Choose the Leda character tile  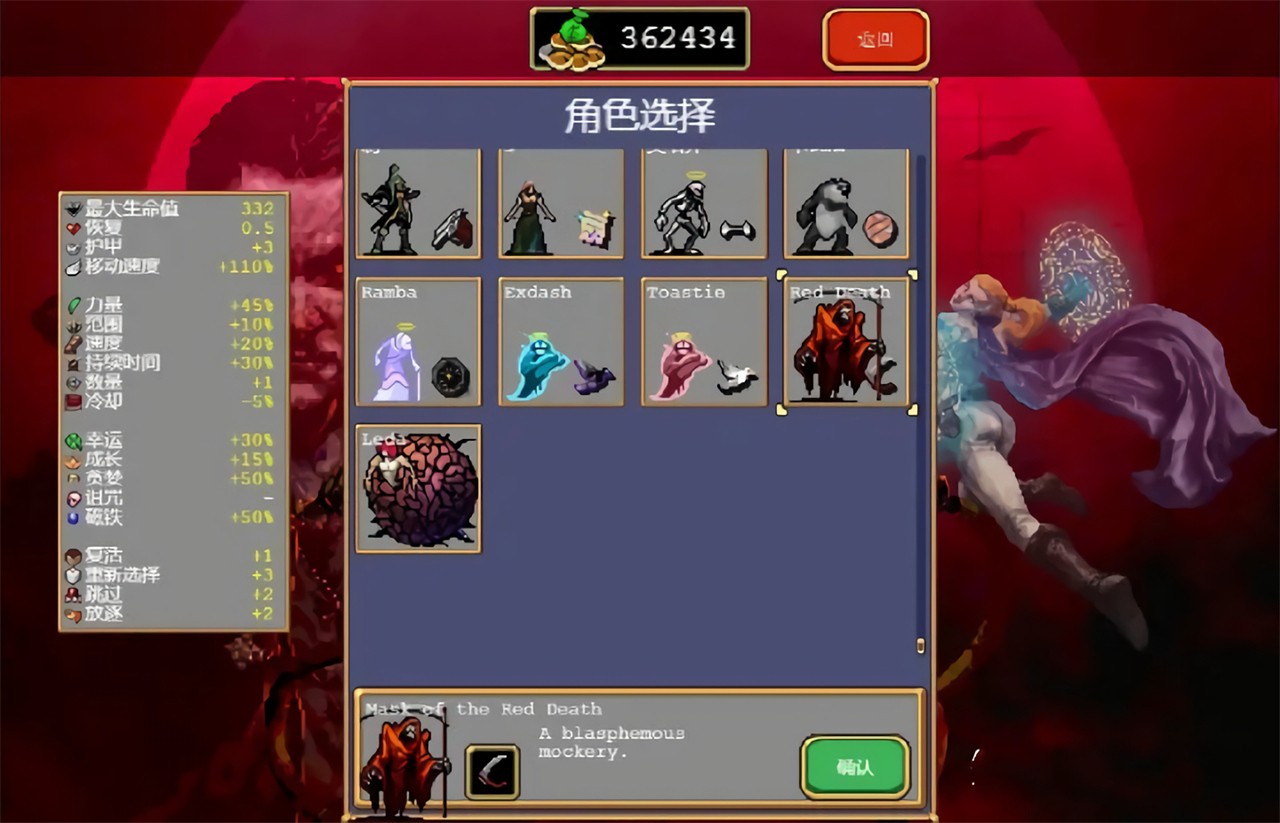click(x=419, y=488)
